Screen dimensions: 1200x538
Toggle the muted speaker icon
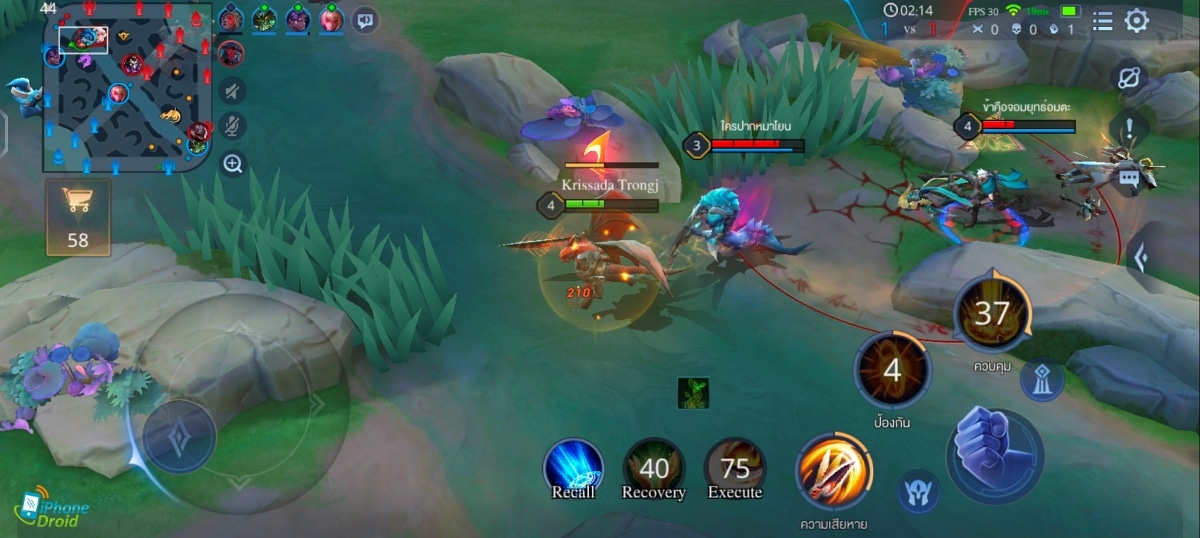click(232, 91)
